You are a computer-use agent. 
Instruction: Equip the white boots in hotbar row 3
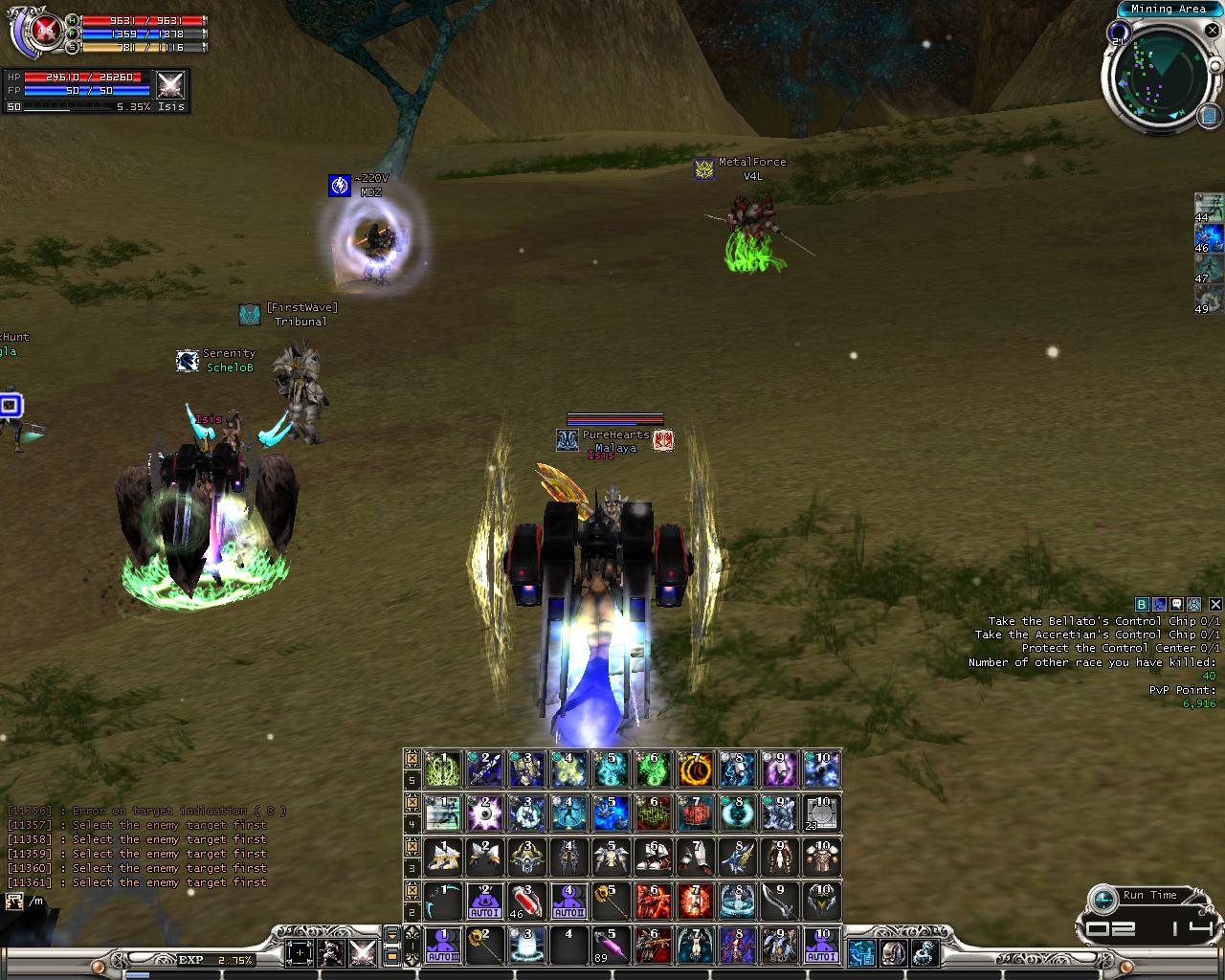653,857
